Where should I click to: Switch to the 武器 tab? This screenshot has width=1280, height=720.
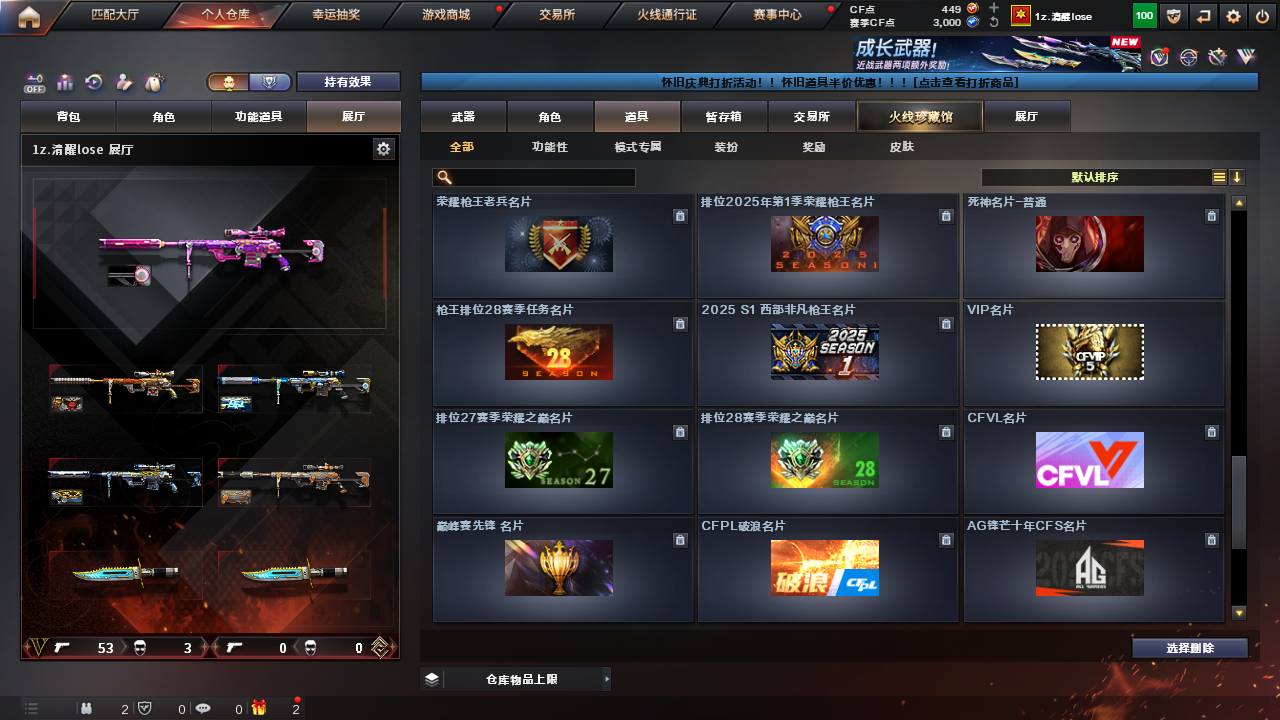[462, 116]
